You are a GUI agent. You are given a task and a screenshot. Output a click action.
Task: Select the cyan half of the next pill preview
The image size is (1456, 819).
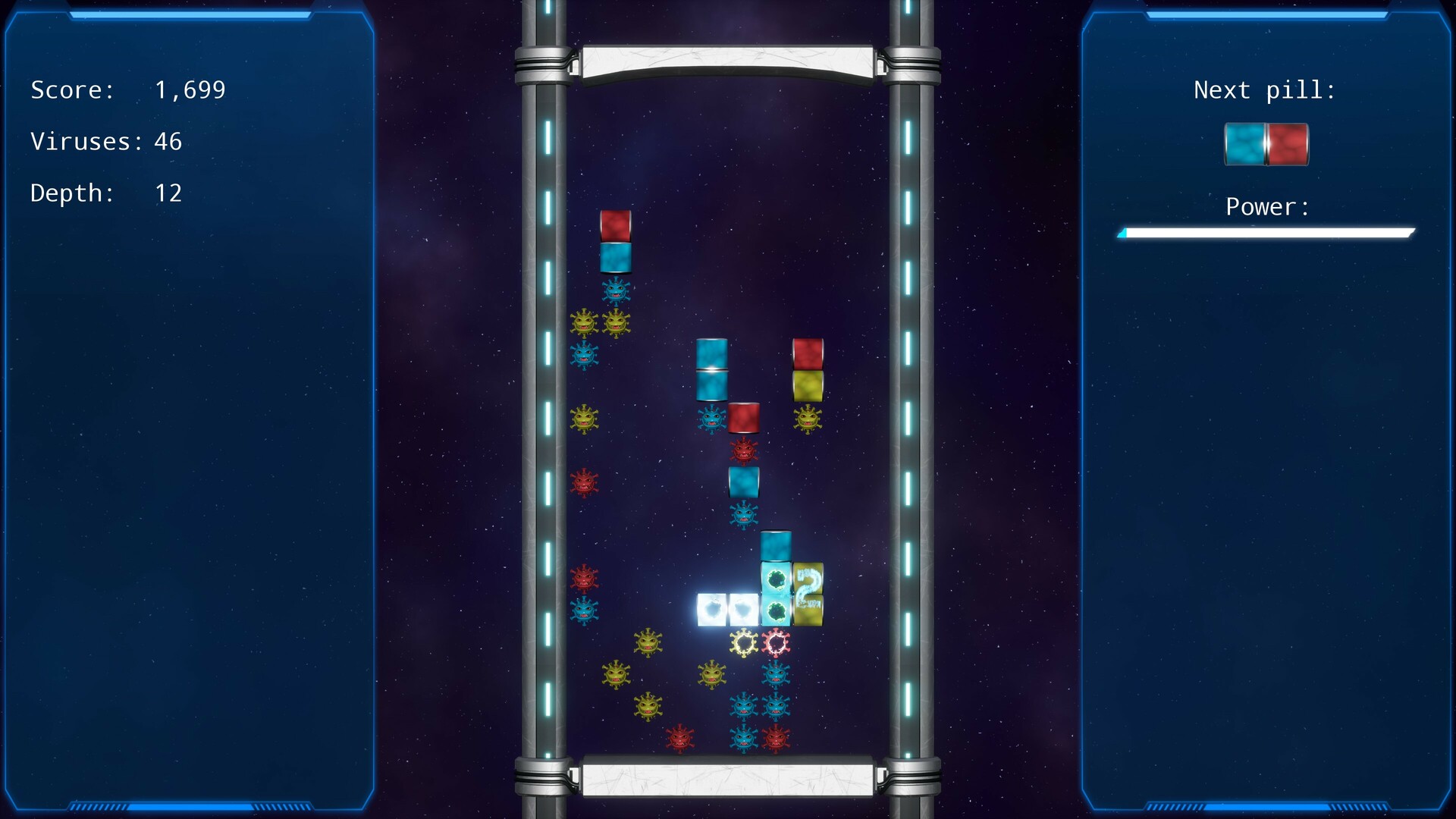pos(1246,144)
